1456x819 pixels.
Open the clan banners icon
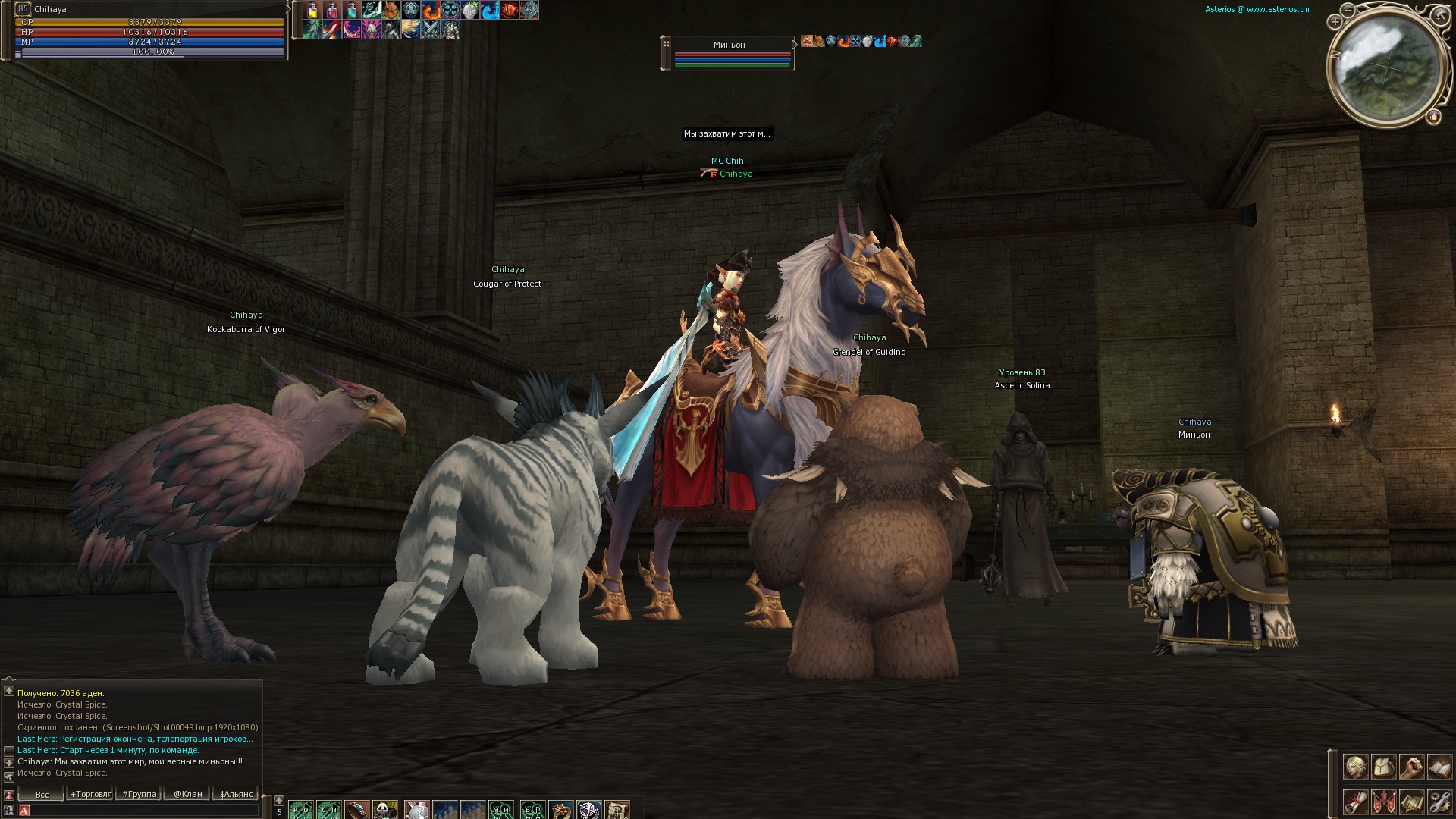[x=1384, y=802]
